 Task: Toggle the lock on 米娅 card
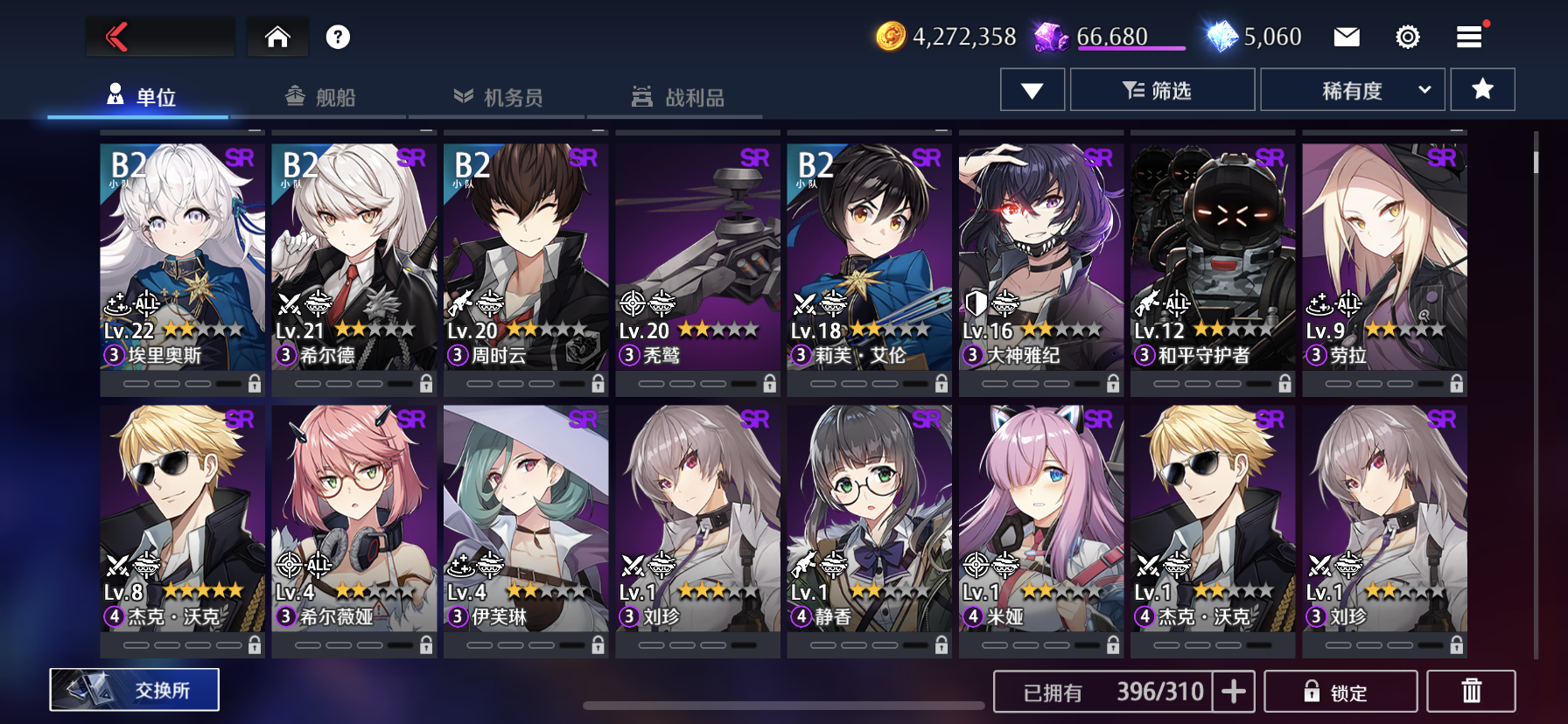[1112, 647]
